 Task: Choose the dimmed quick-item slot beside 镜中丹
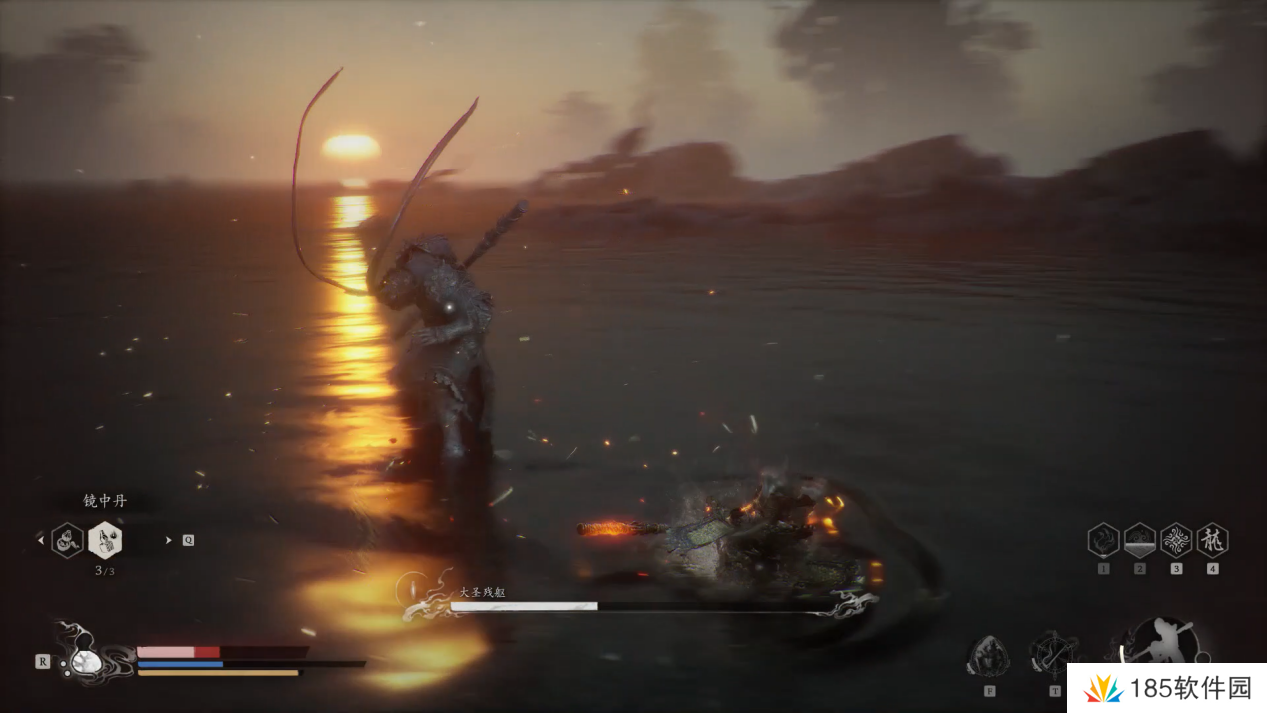(67, 540)
